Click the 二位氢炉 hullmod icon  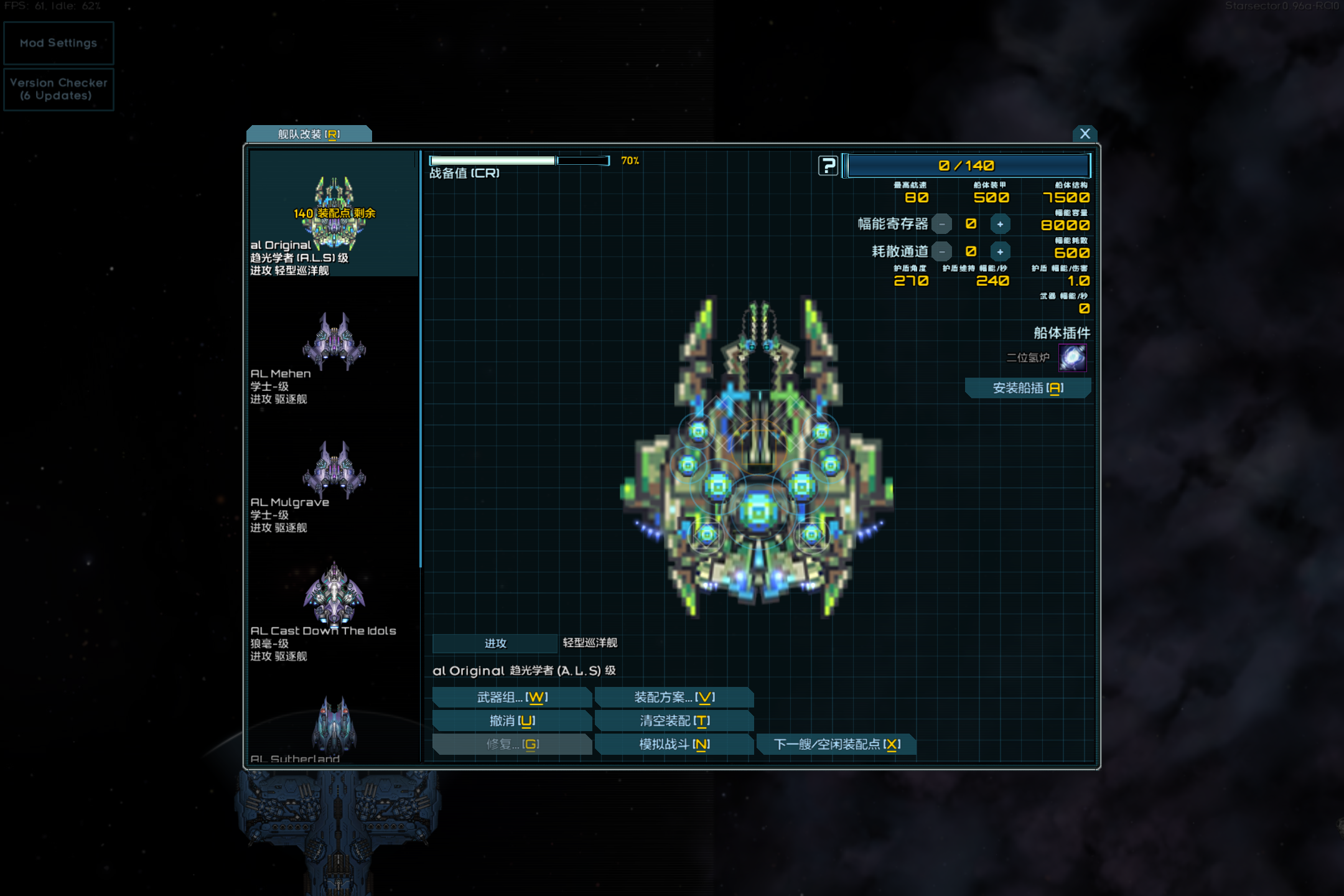pyautogui.click(x=1073, y=358)
